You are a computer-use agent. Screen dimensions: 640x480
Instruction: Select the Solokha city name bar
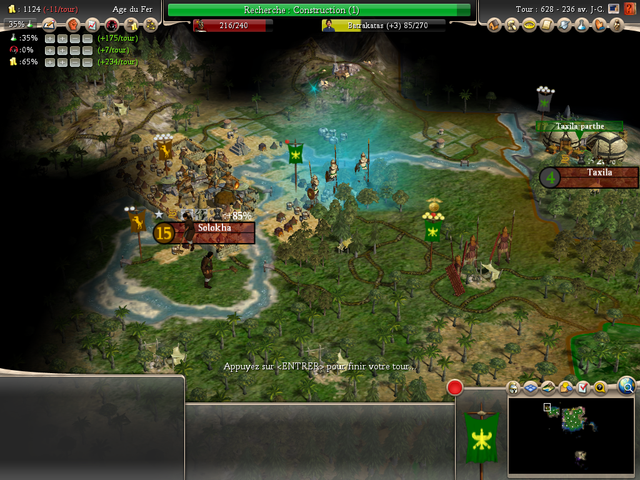point(214,229)
